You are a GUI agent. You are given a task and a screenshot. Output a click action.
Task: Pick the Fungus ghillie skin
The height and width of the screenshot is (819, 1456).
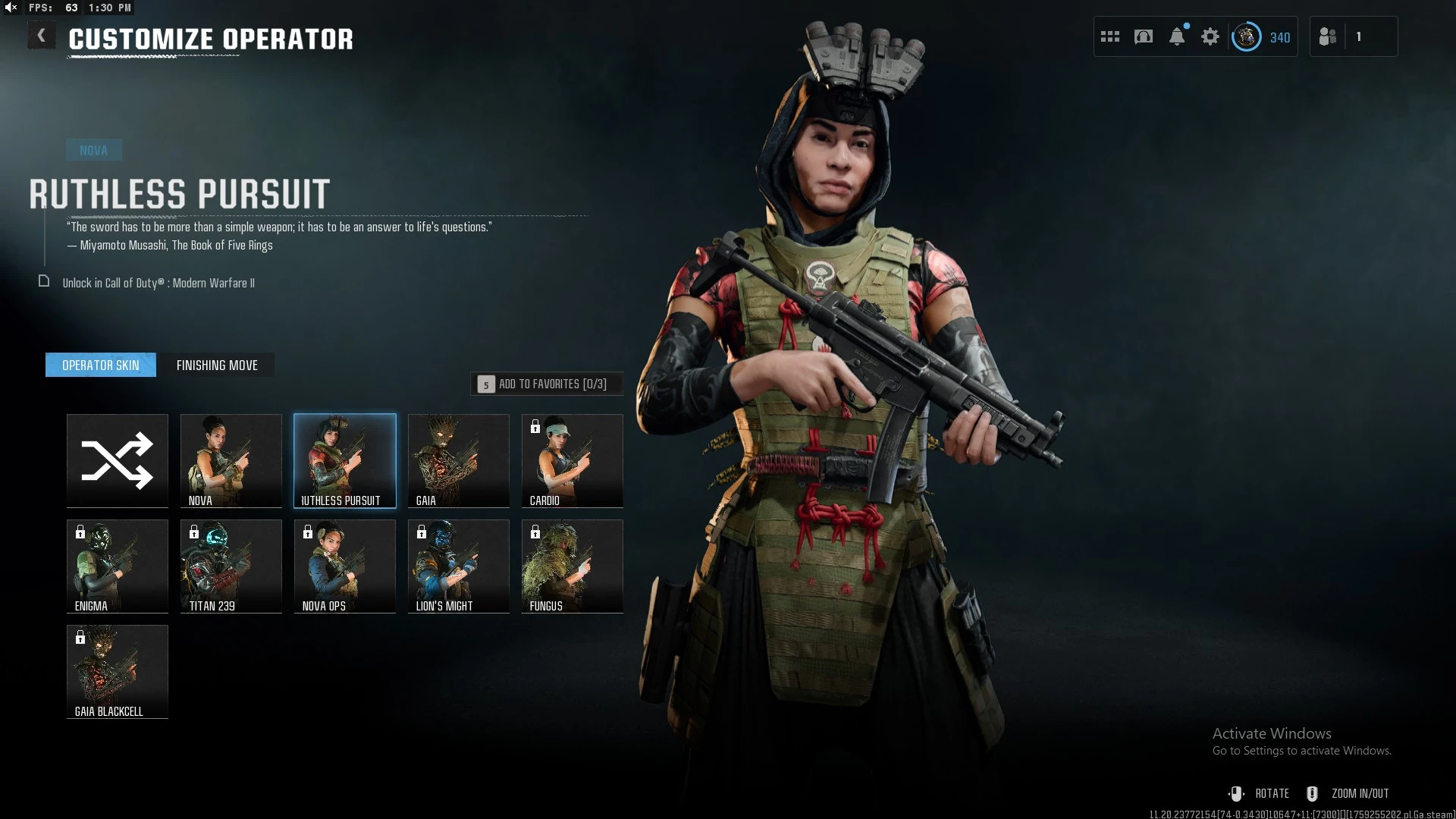[573, 566]
